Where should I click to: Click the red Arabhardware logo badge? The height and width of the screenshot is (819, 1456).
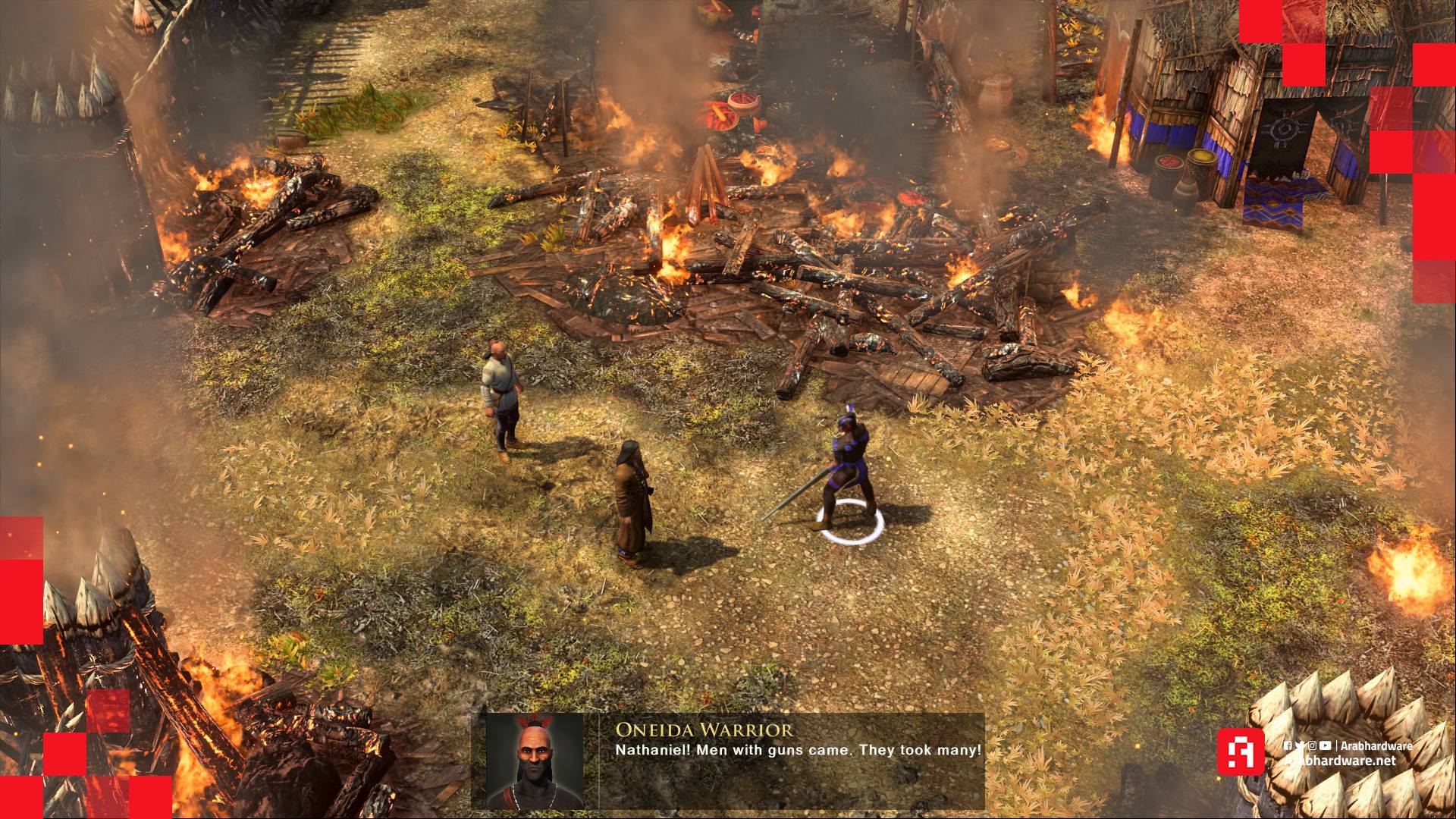pos(1241,752)
